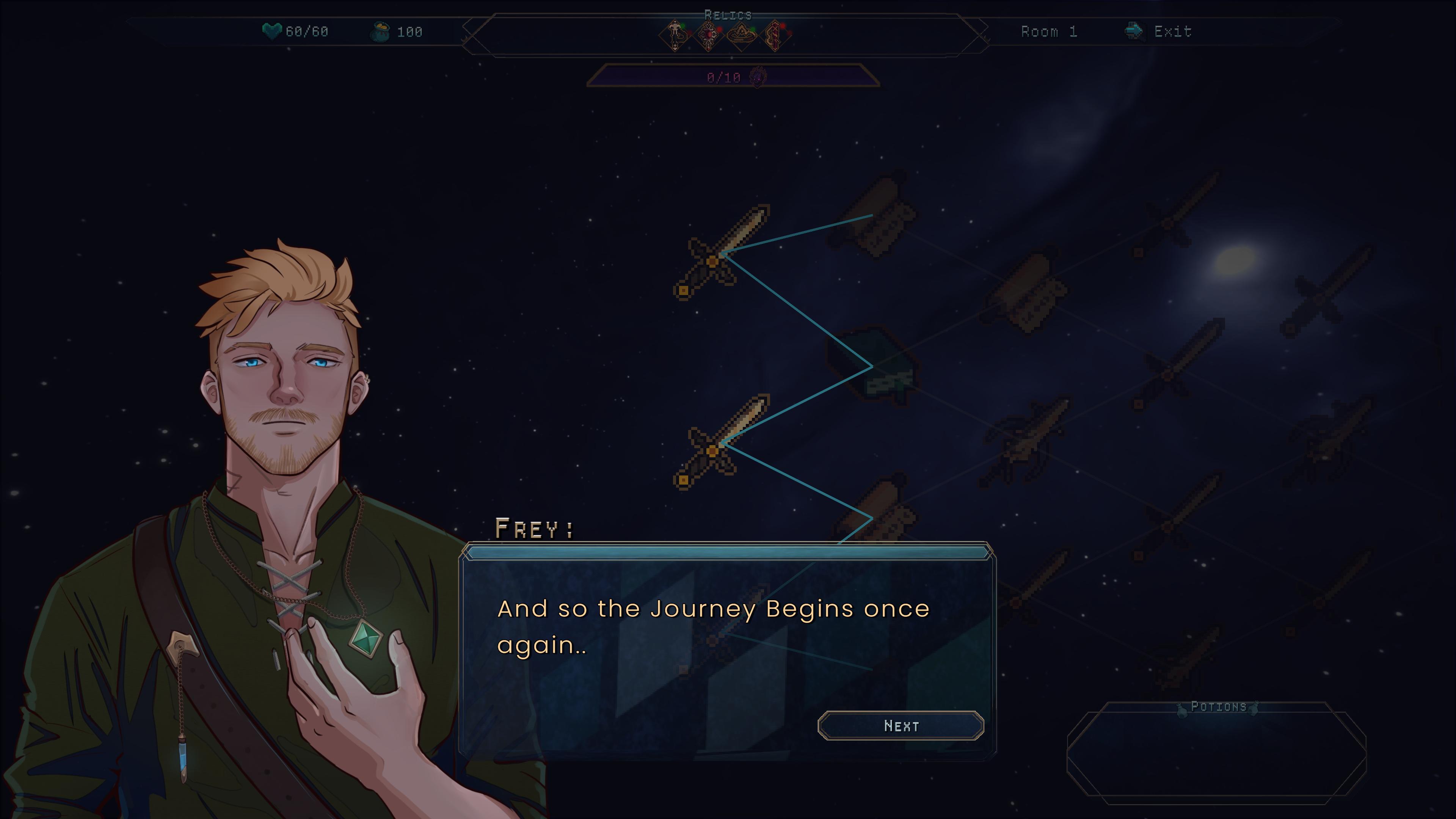Click the Exit door icon in top bar
The image size is (1456, 819).
pyautogui.click(x=1136, y=31)
